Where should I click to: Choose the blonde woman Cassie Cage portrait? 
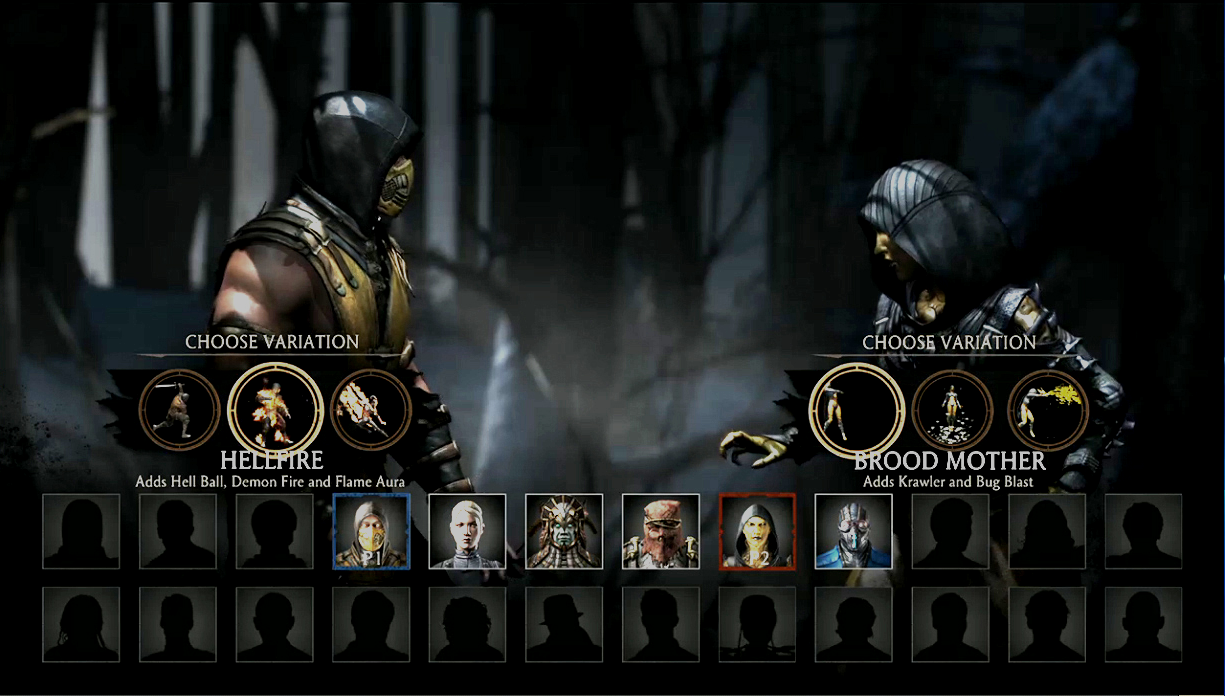(467, 531)
